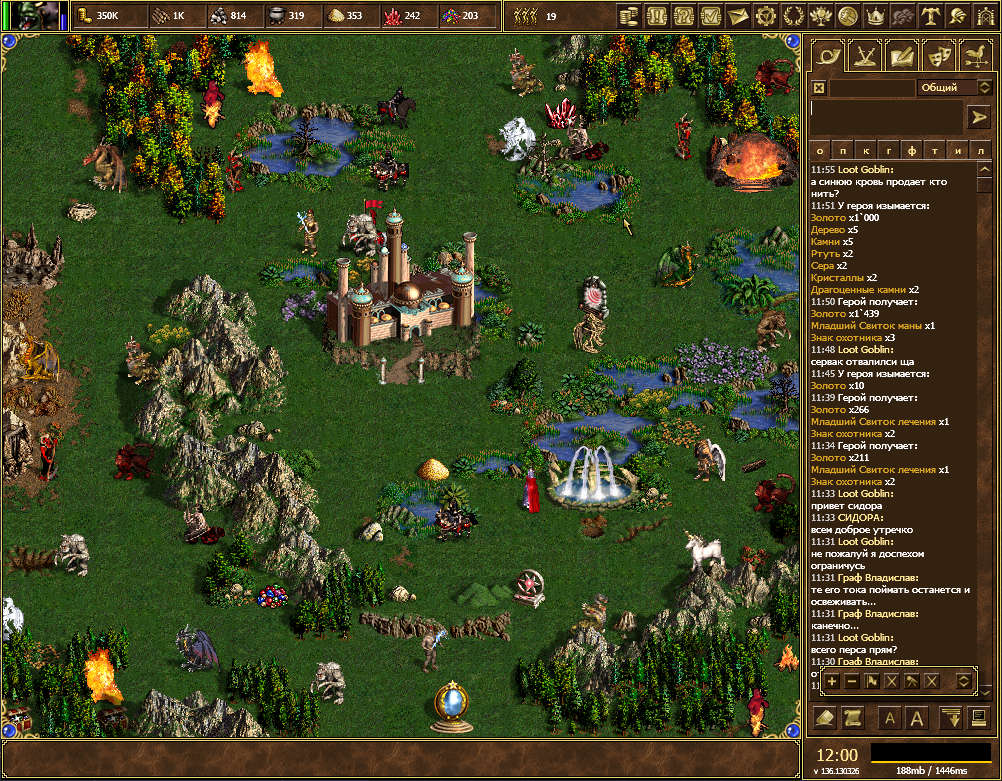Click the plus button in chat controls
Screen dimensions: 1002x781
click(832, 681)
